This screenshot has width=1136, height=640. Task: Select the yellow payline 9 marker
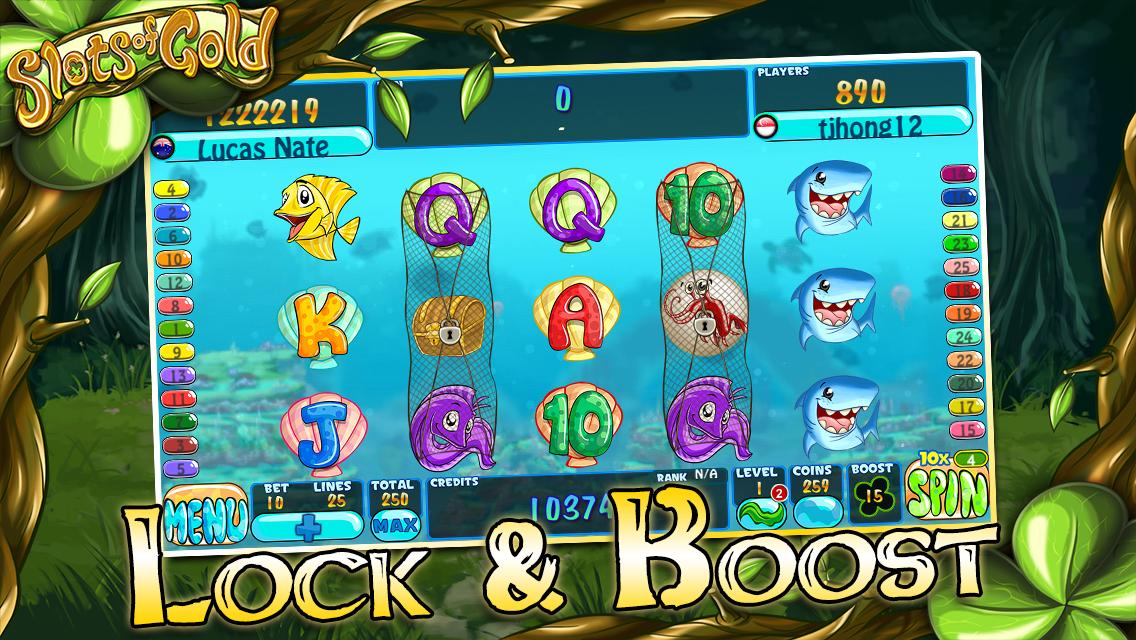click(x=176, y=352)
